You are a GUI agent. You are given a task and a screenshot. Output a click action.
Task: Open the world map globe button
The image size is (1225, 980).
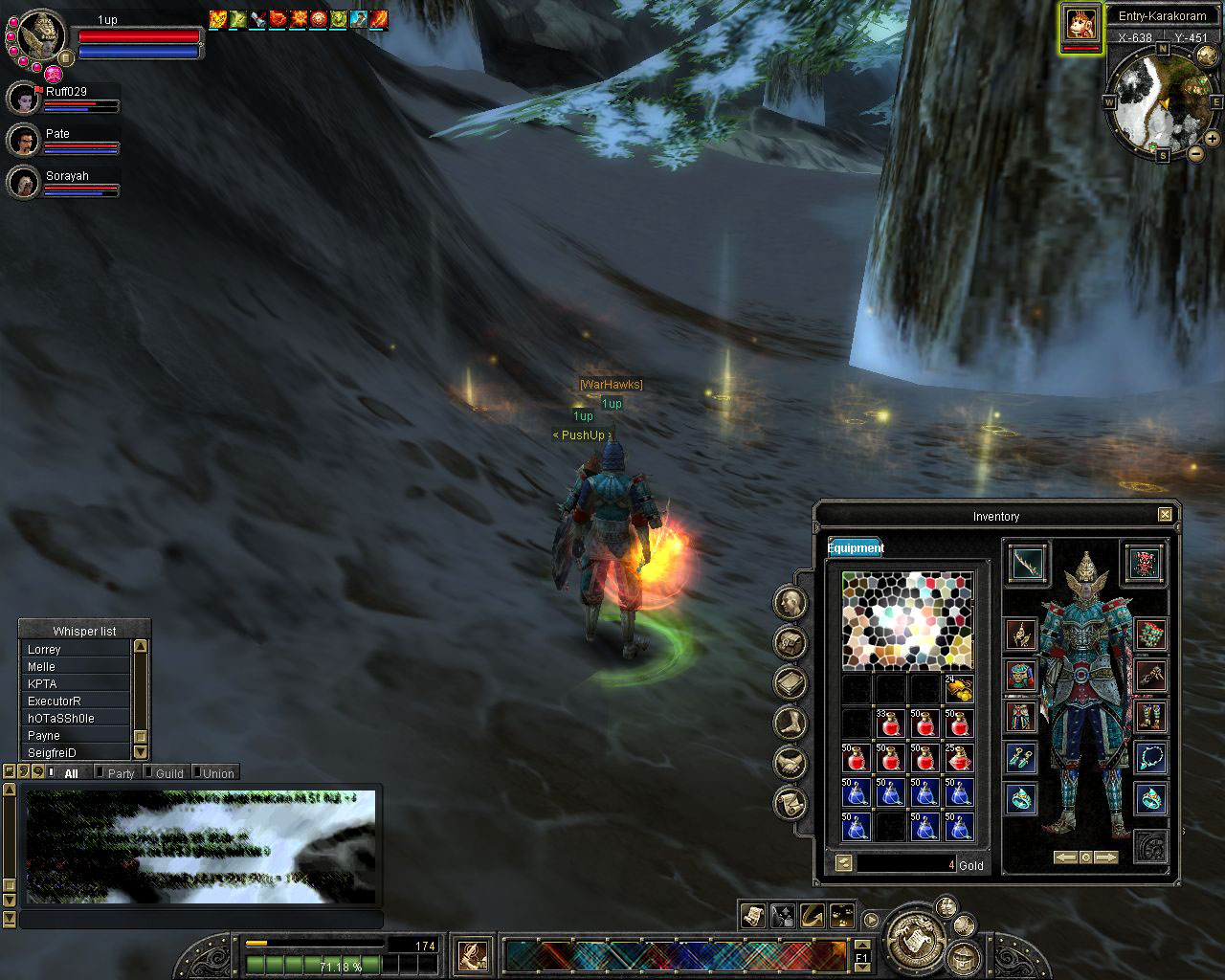tap(1207, 56)
